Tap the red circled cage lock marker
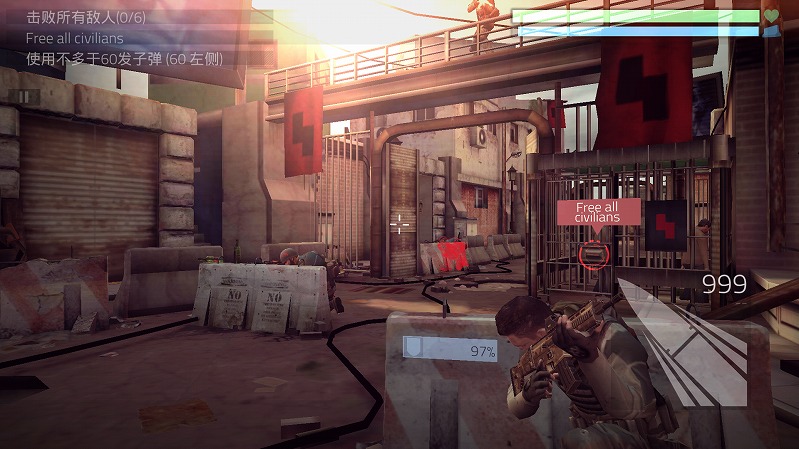Viewport: 799px width, 449px height. tap(592, 253)
